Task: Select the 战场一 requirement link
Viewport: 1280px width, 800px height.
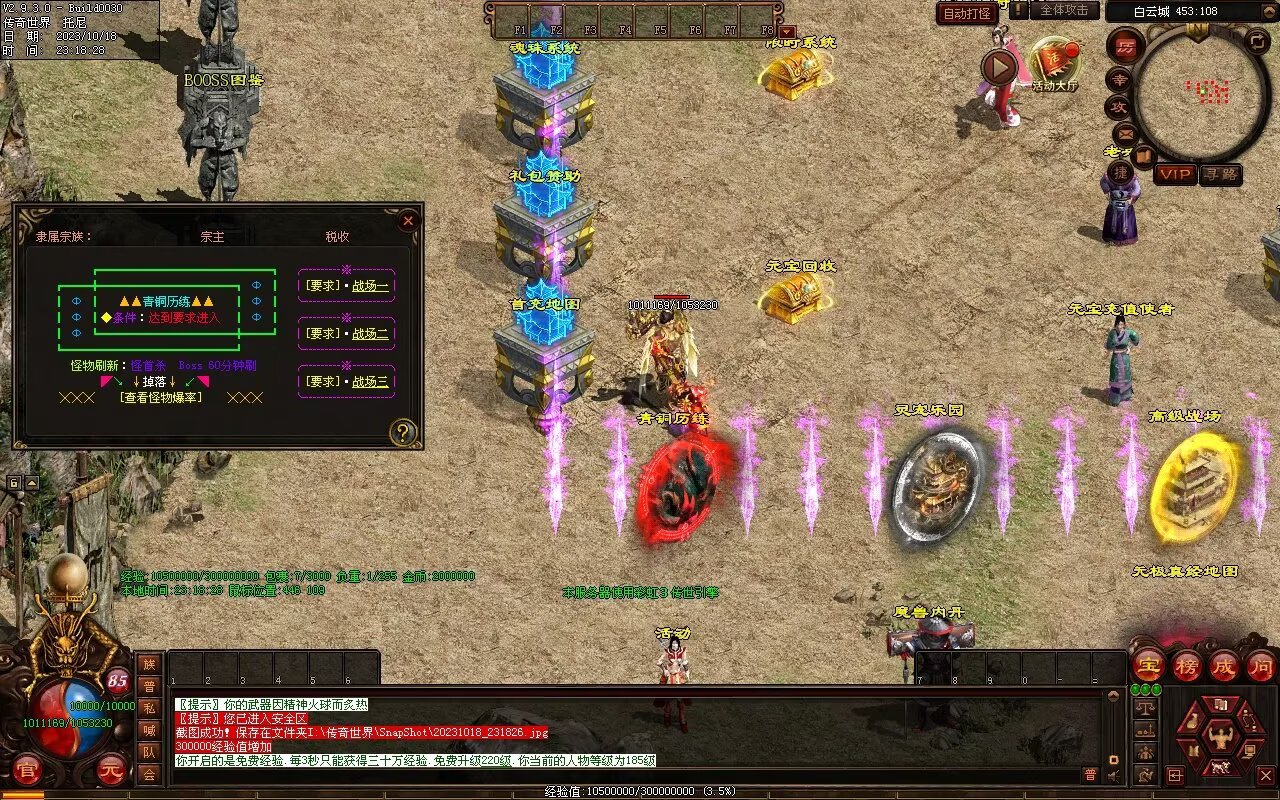Action: coord(347,286)
